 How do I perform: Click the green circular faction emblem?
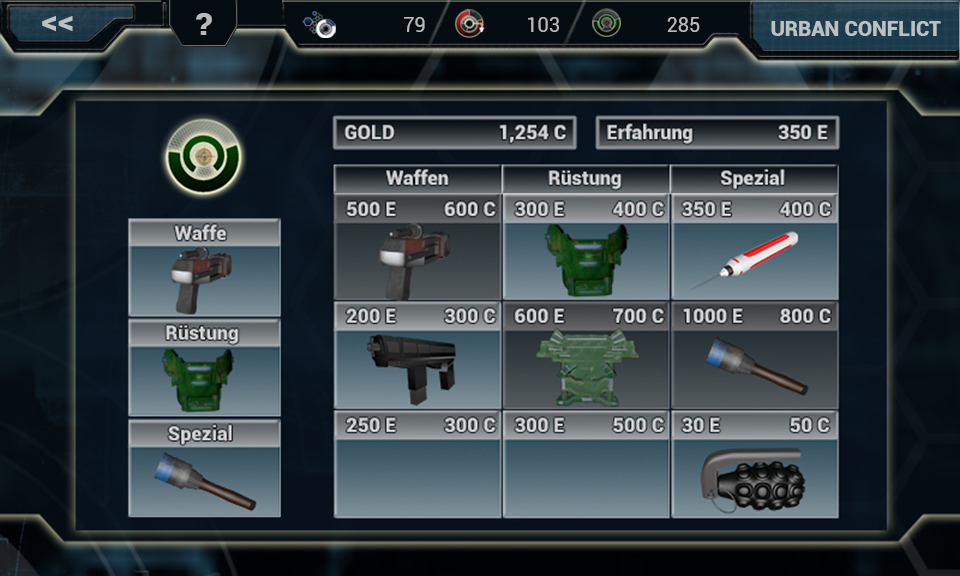203,157
